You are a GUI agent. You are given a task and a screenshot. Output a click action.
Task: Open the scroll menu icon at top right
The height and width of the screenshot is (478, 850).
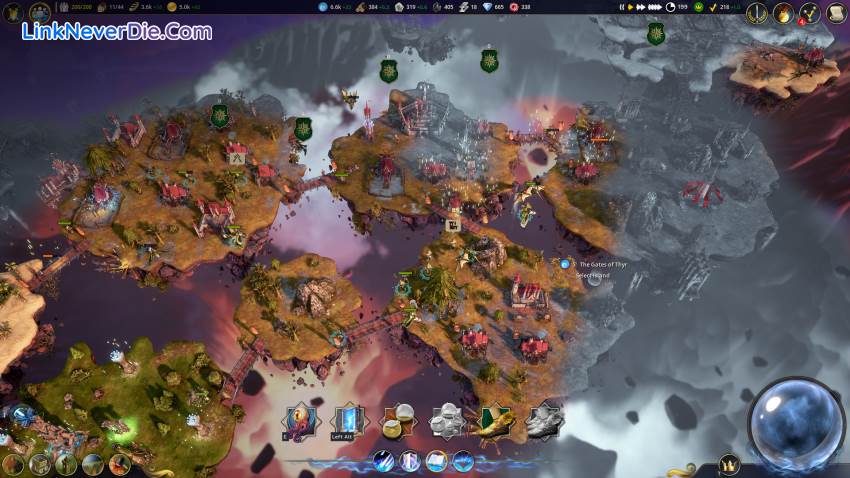[x=836, y=14]
